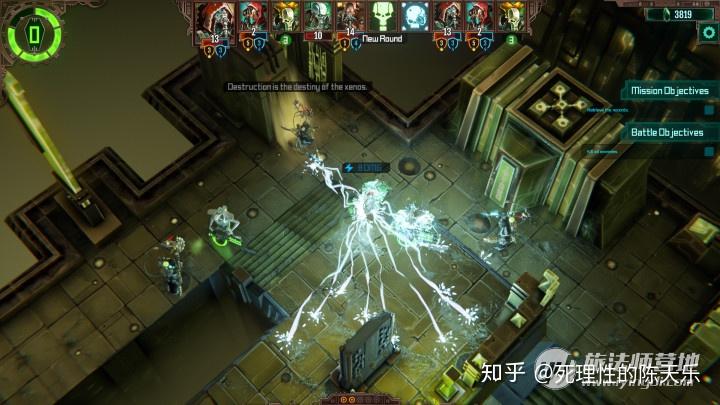The width and height of the screenshot is (720, 405).
Task: Expand the Mission Objectives panel
Action: click(x=669, y=91)
